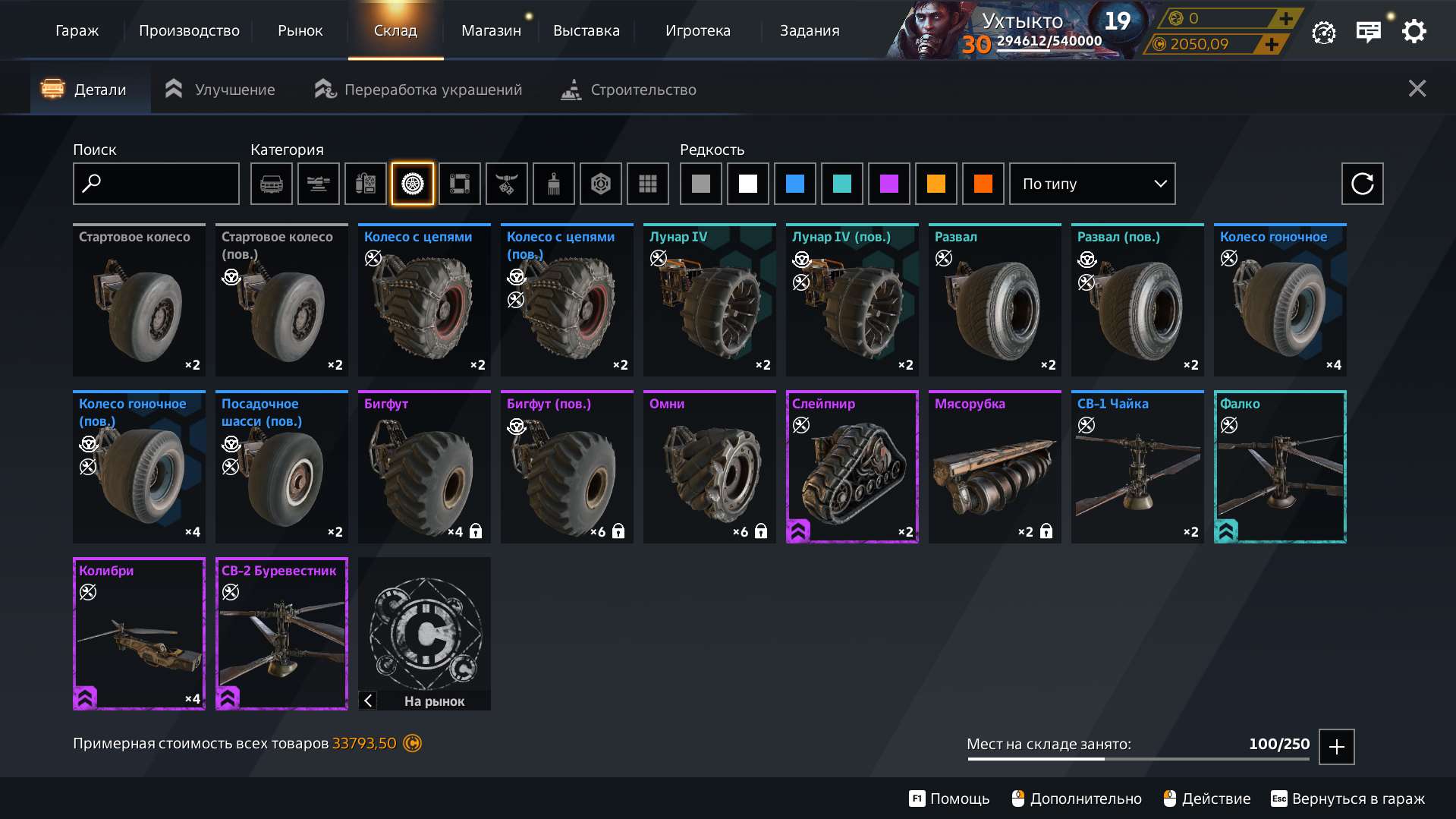Open the in-game chat notifications icon
Screen dimensions: 1456x819
click(x=1368, y=31)
